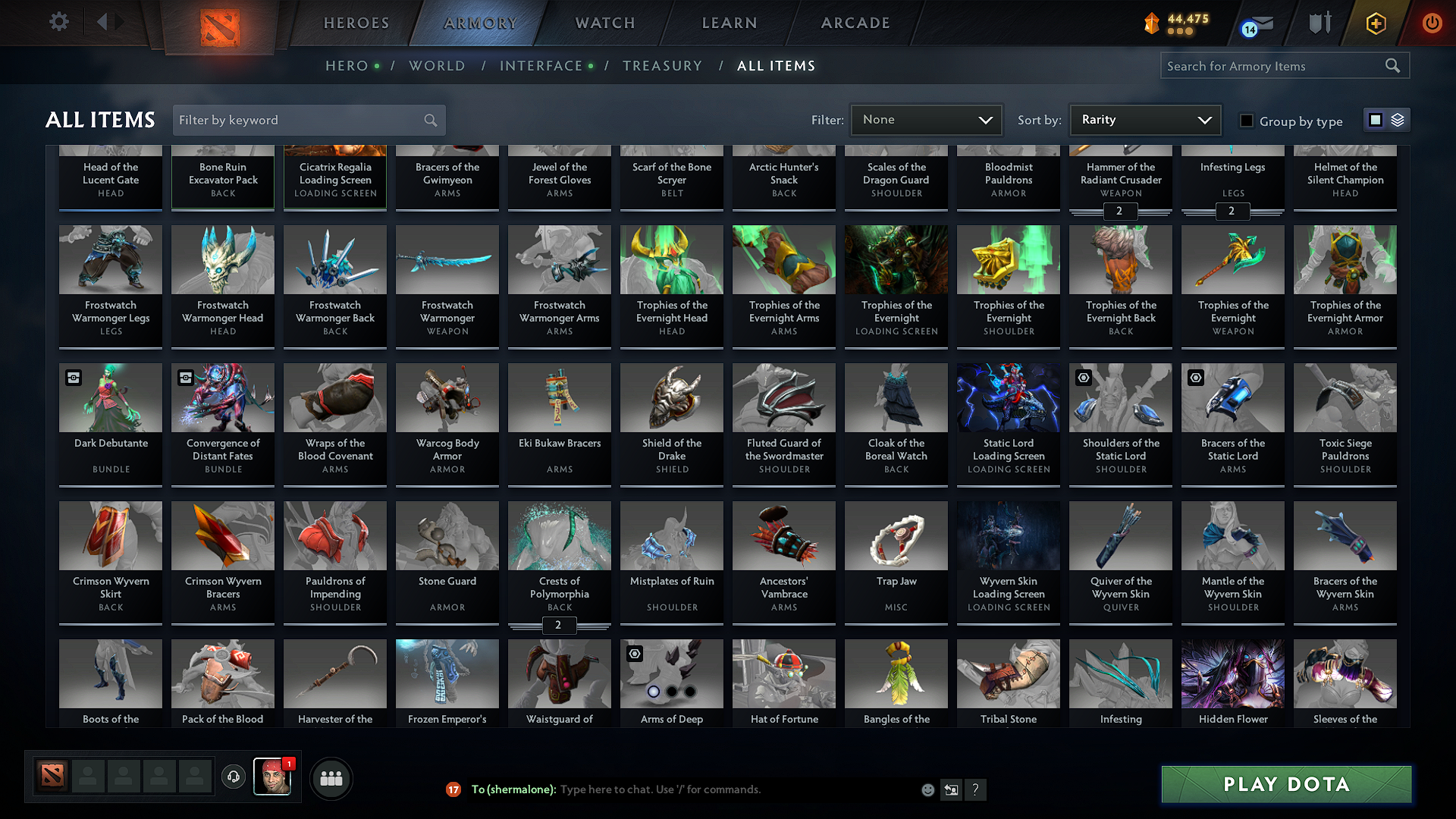Select the grid view toggle
Screen dimensions: 1456x819
(1376, 120)
